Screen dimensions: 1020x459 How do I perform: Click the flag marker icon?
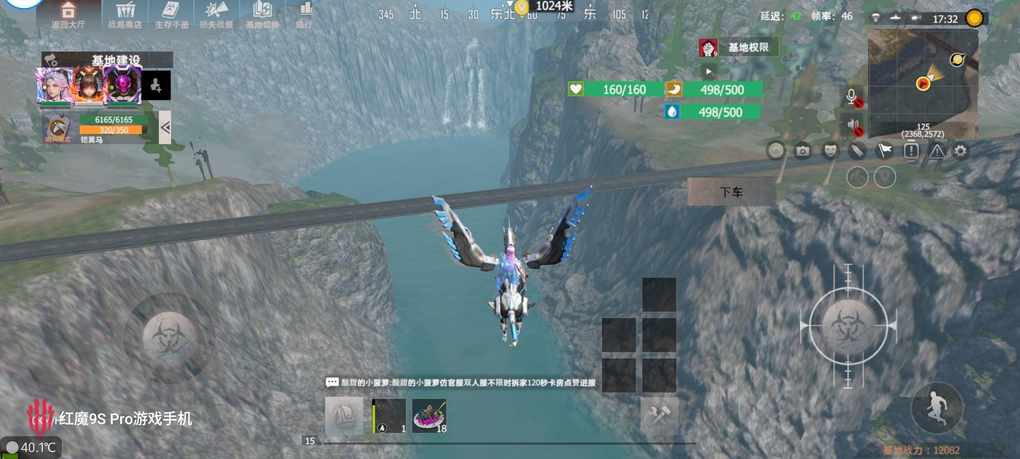(884, 151)
